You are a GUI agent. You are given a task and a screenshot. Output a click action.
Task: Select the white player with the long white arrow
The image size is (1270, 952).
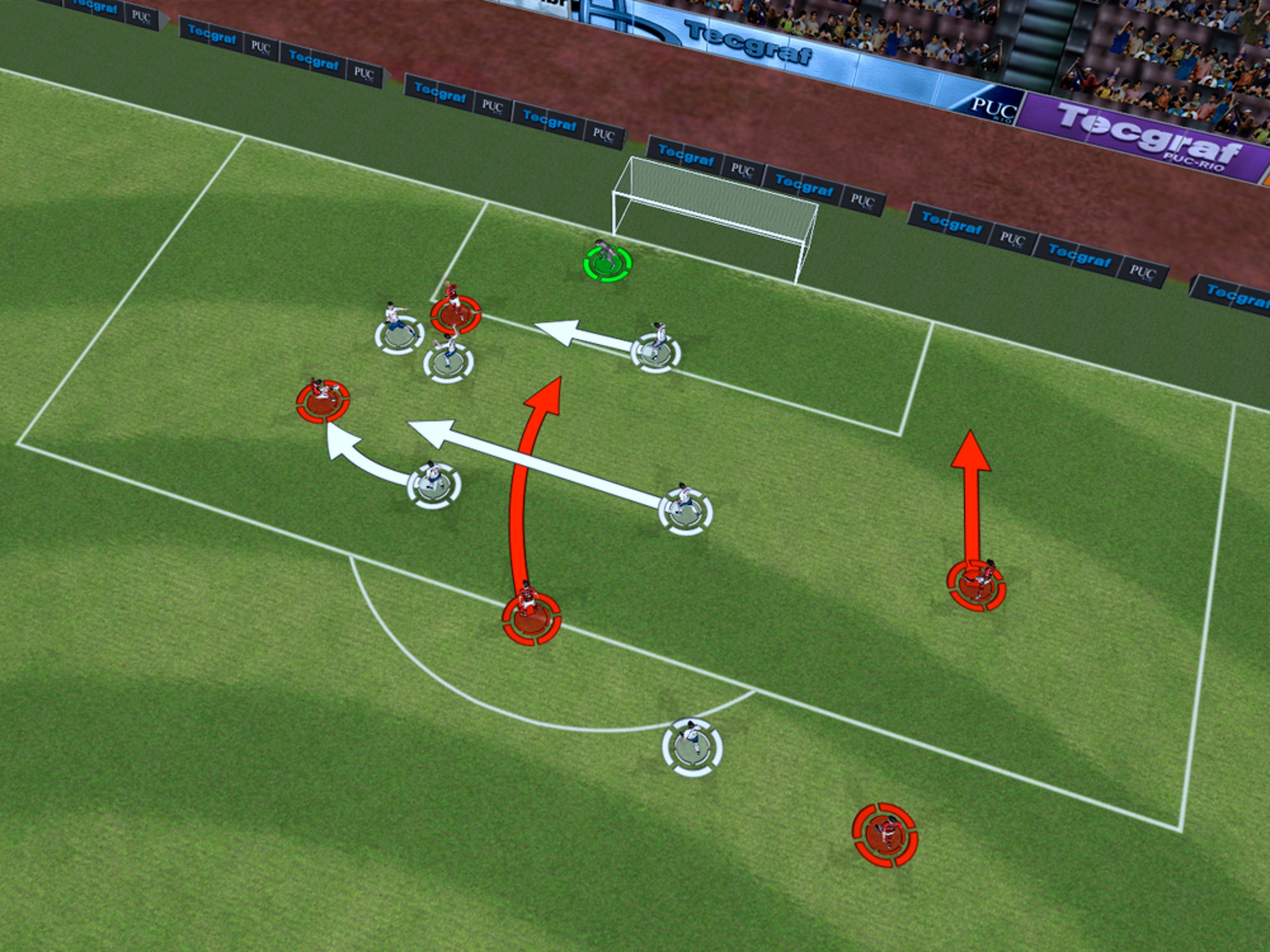pos(685,510)
